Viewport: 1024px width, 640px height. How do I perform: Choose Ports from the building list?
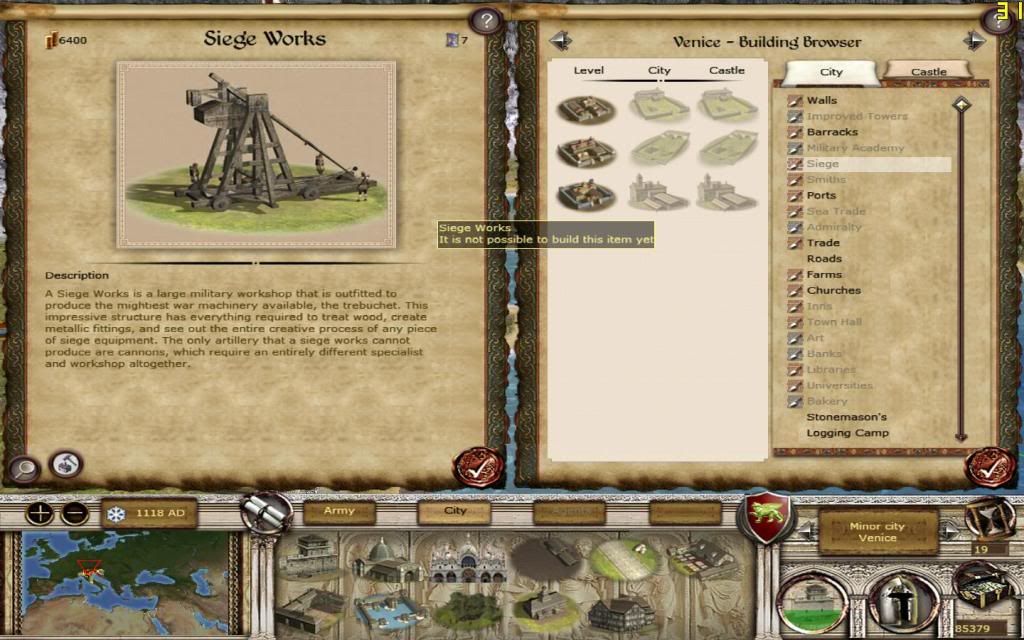[821, 195]
